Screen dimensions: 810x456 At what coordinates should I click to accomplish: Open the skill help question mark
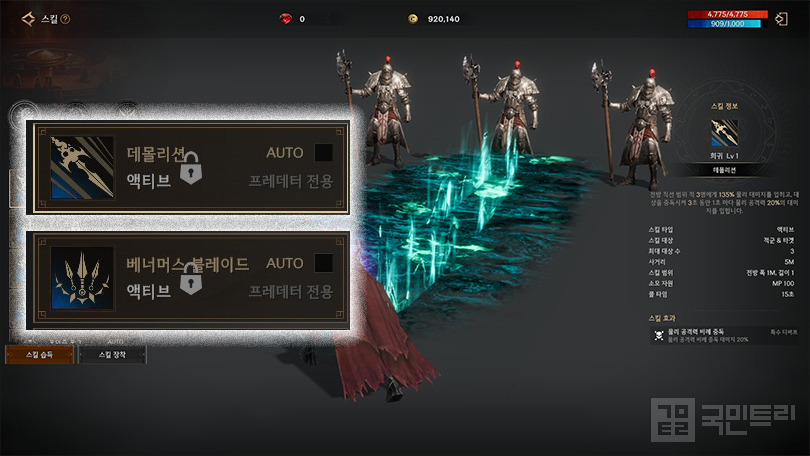[x=65, y=19]
